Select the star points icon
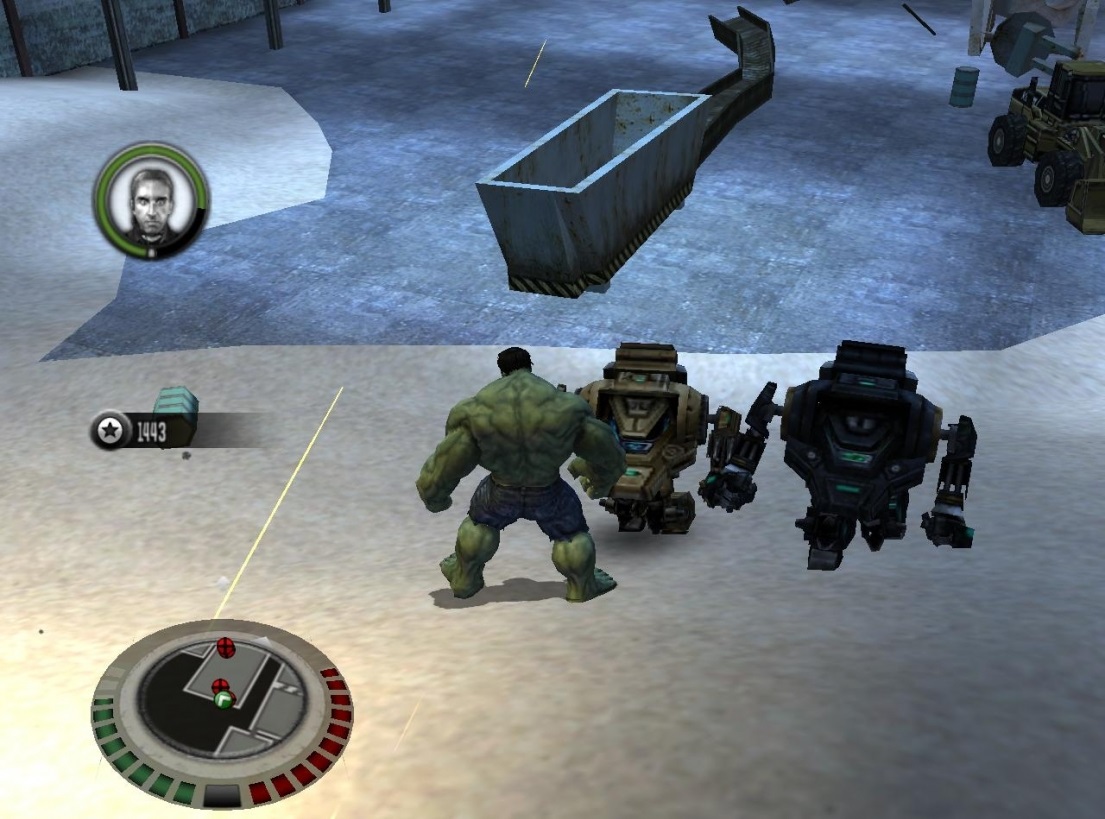This screenshot has height=819, width=1105. pyautogui.click(x=108, y=431)
